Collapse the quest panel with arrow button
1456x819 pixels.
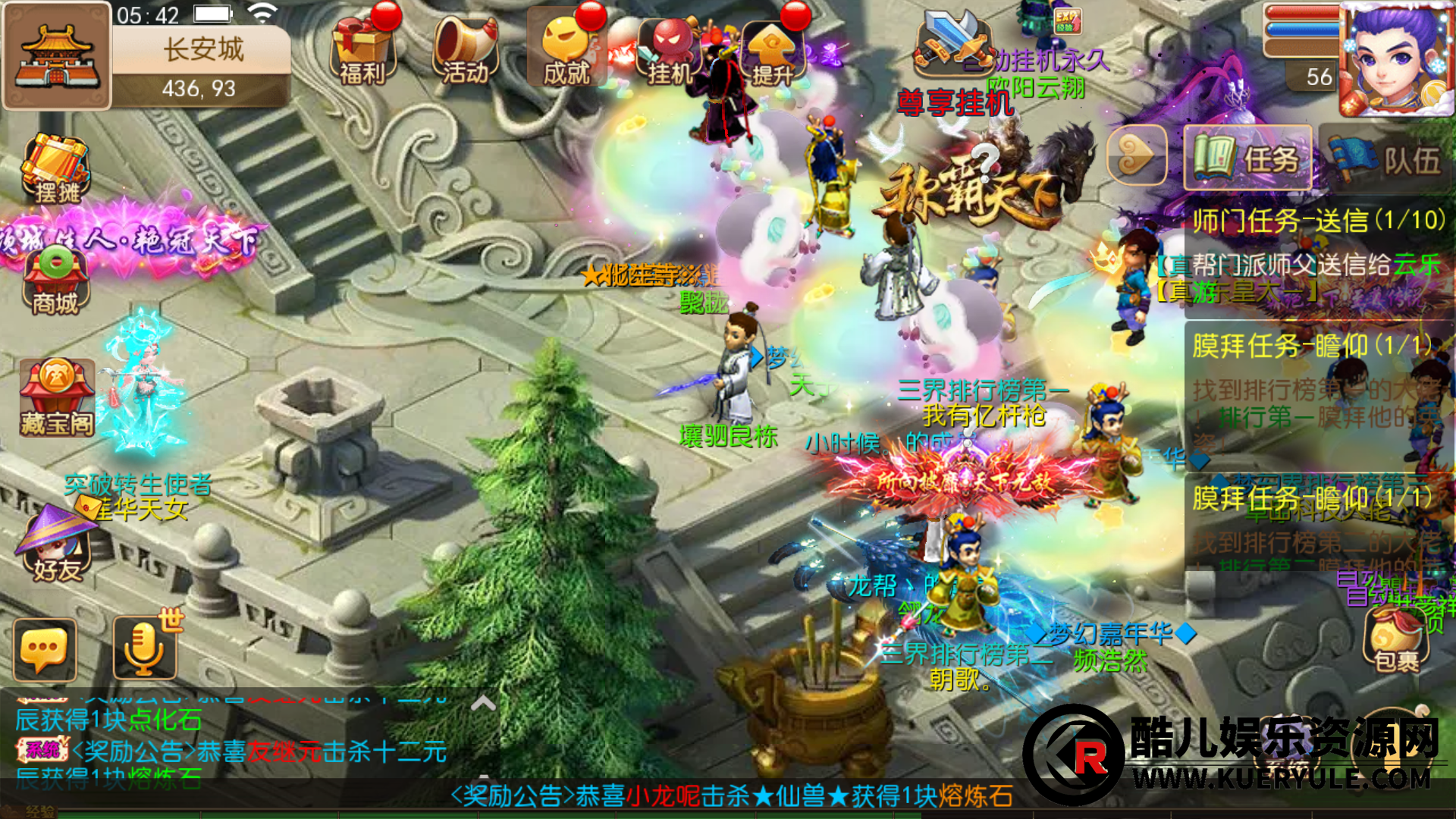pos(1136,155)
